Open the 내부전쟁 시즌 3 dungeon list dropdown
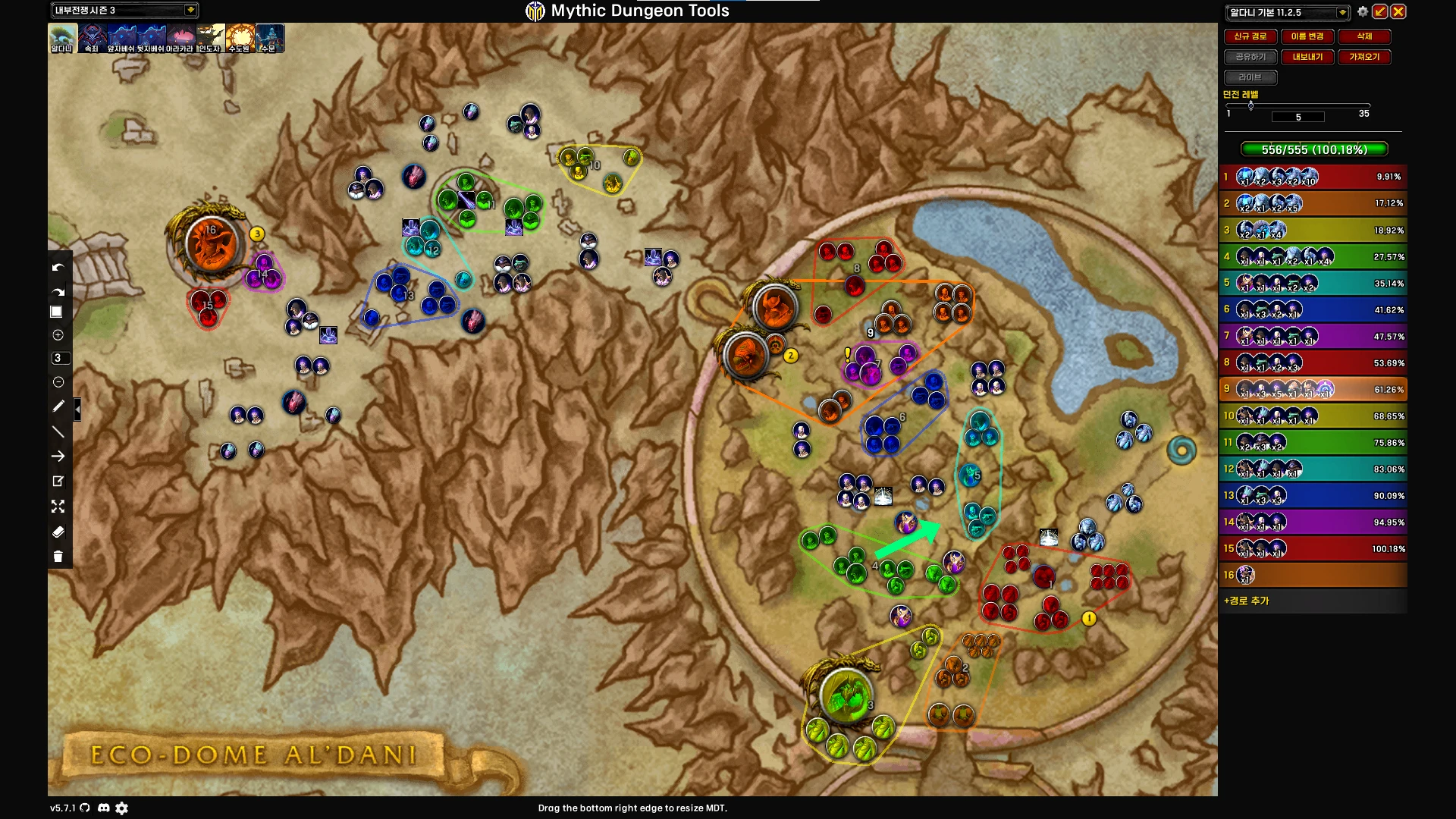Screen dimensions: 1456x819 [190, 10]
